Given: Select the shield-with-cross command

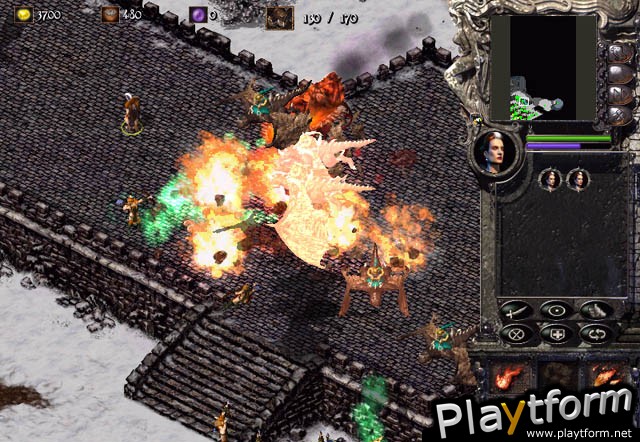Looking at the screenshot, I should coord(556,334).
